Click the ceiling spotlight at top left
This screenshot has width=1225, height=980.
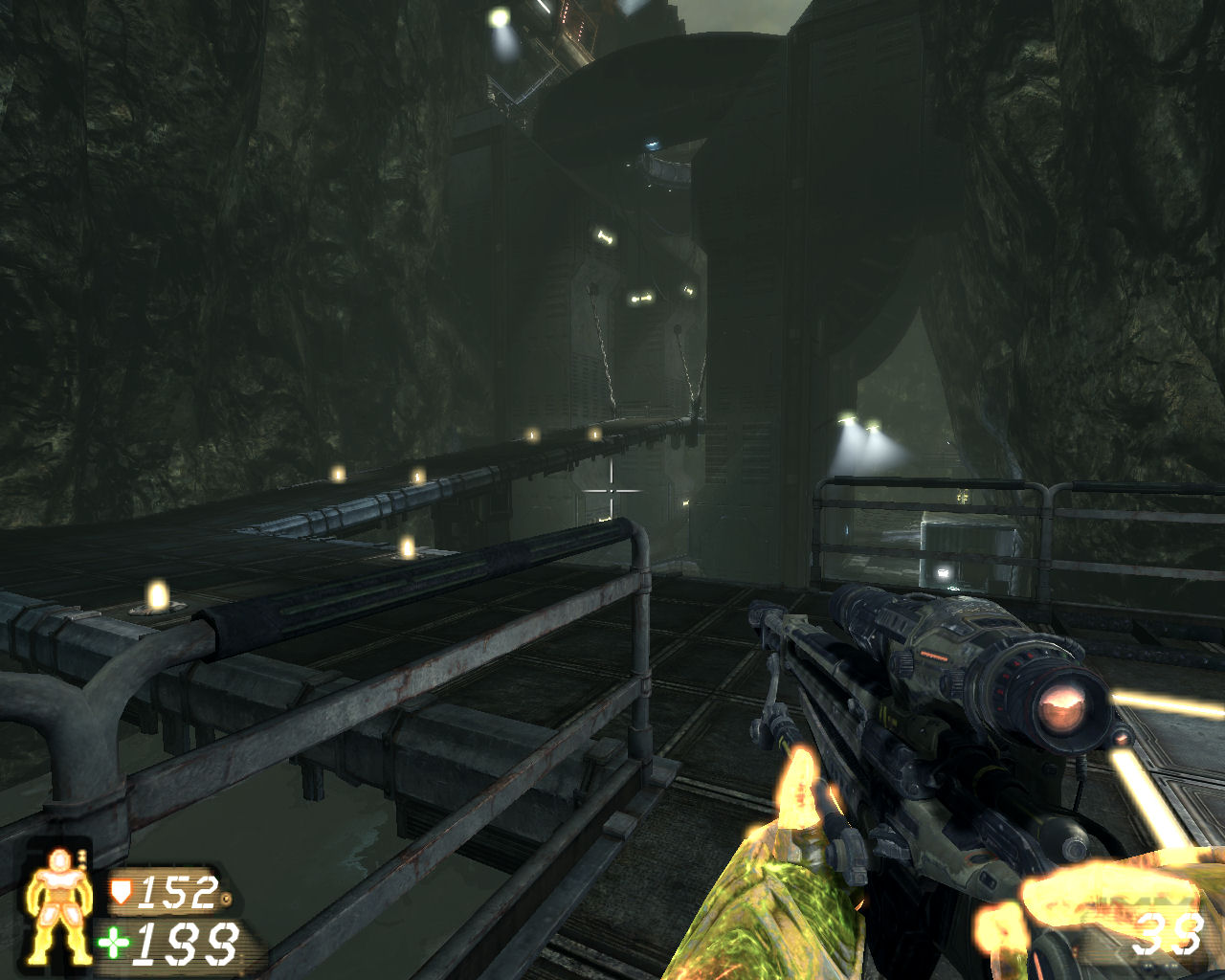500,17
